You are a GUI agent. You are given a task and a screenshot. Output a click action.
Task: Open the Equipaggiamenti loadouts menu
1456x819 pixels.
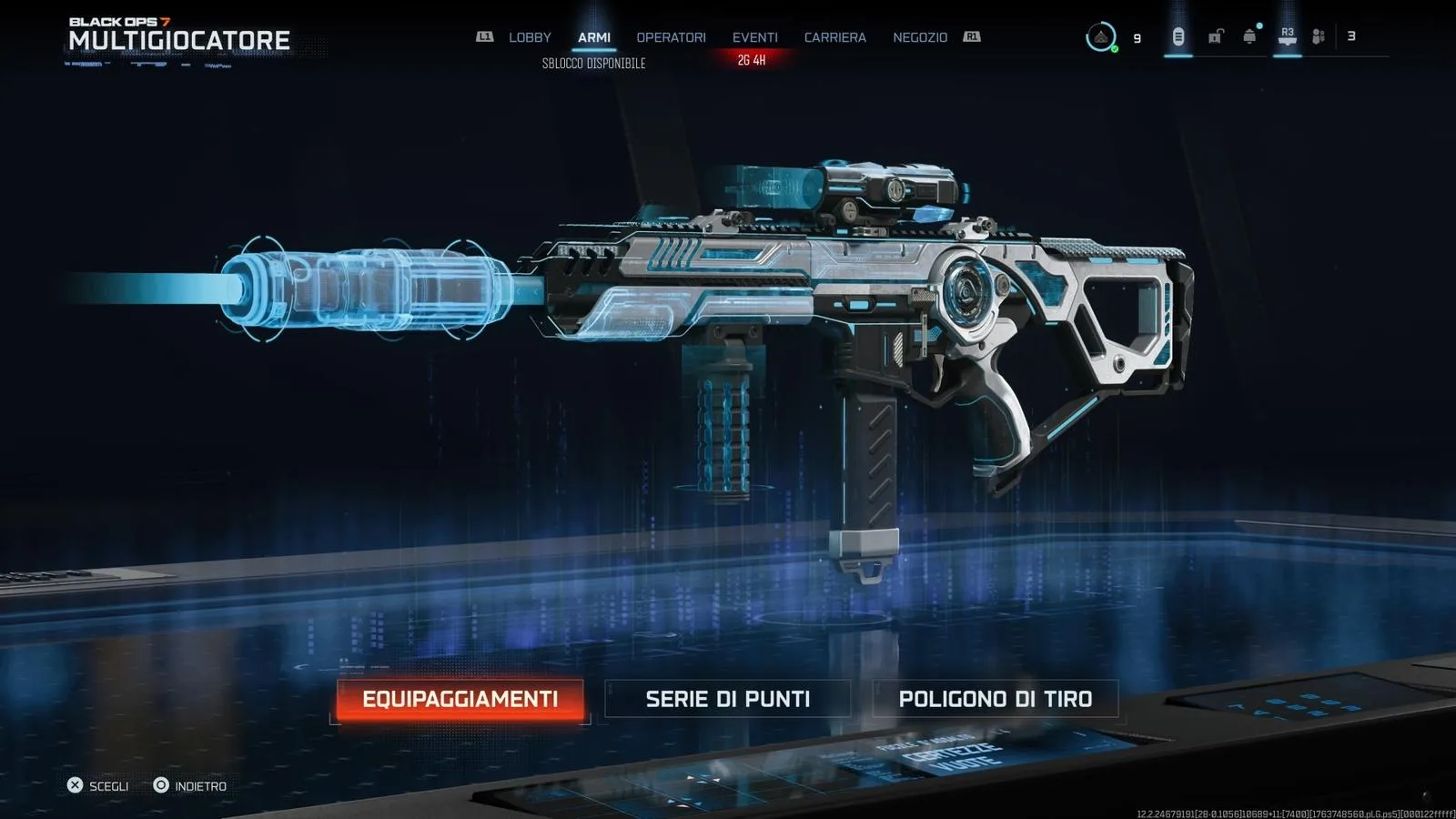tap(460, 699)
